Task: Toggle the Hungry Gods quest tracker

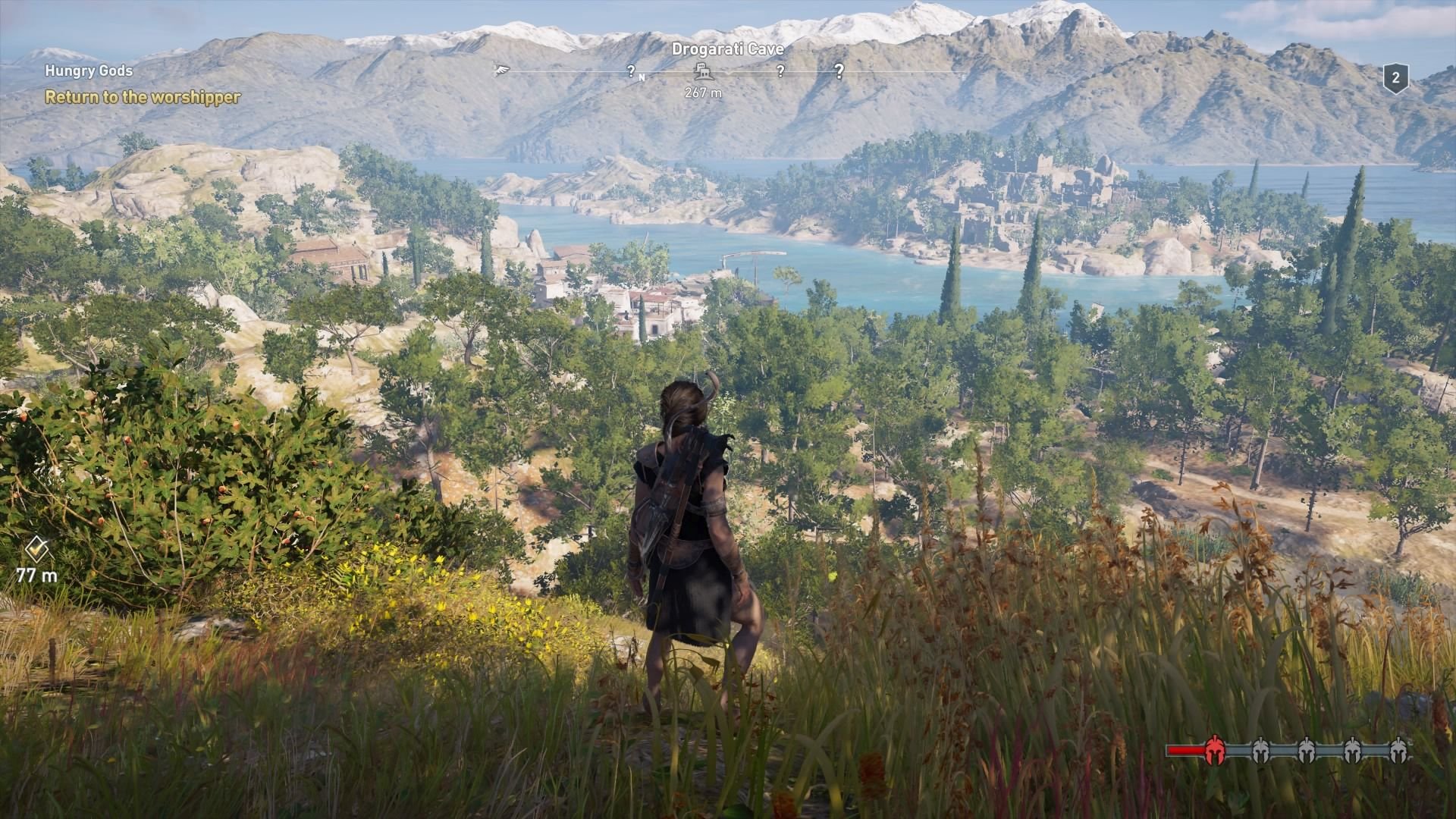Action: (x=89, y=72)
